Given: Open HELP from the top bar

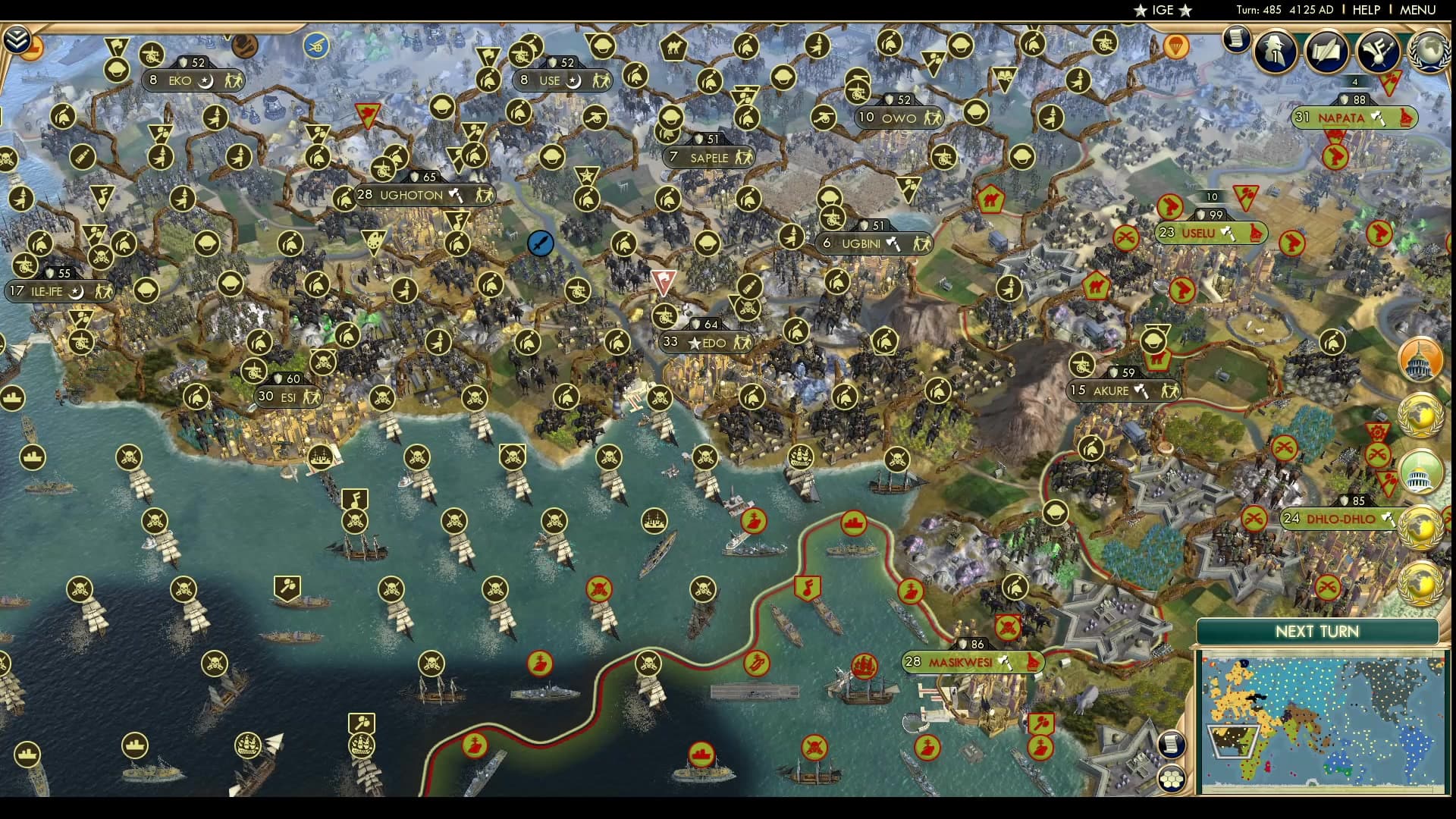Looking at the screenshot, I should click(x=1368, y=10).
